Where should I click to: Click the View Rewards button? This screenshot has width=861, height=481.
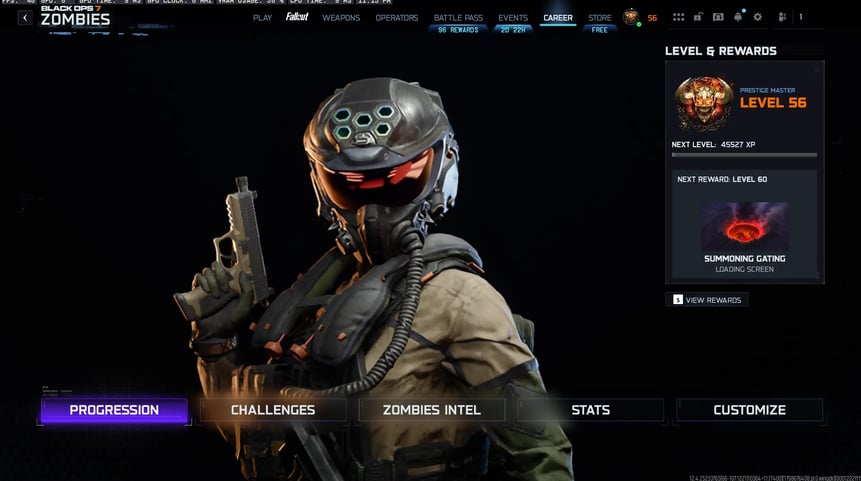707,300
